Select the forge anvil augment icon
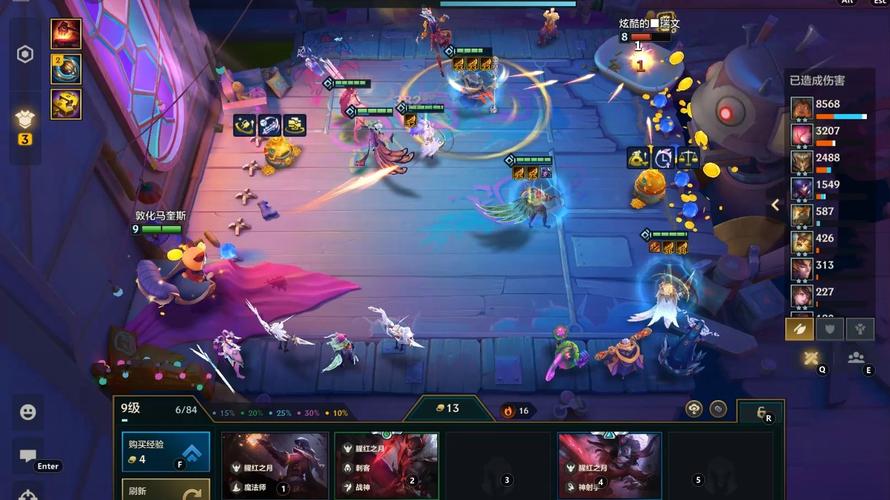The width and height of the screenshot is (890, 500). point(66,33)
